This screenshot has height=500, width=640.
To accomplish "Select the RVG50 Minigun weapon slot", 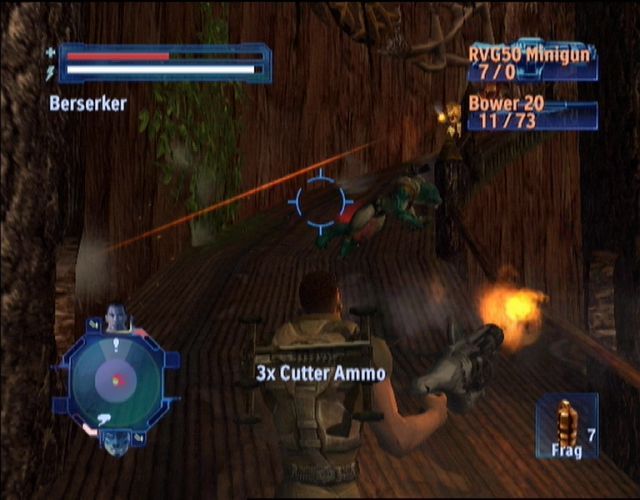I will [533, 63].
